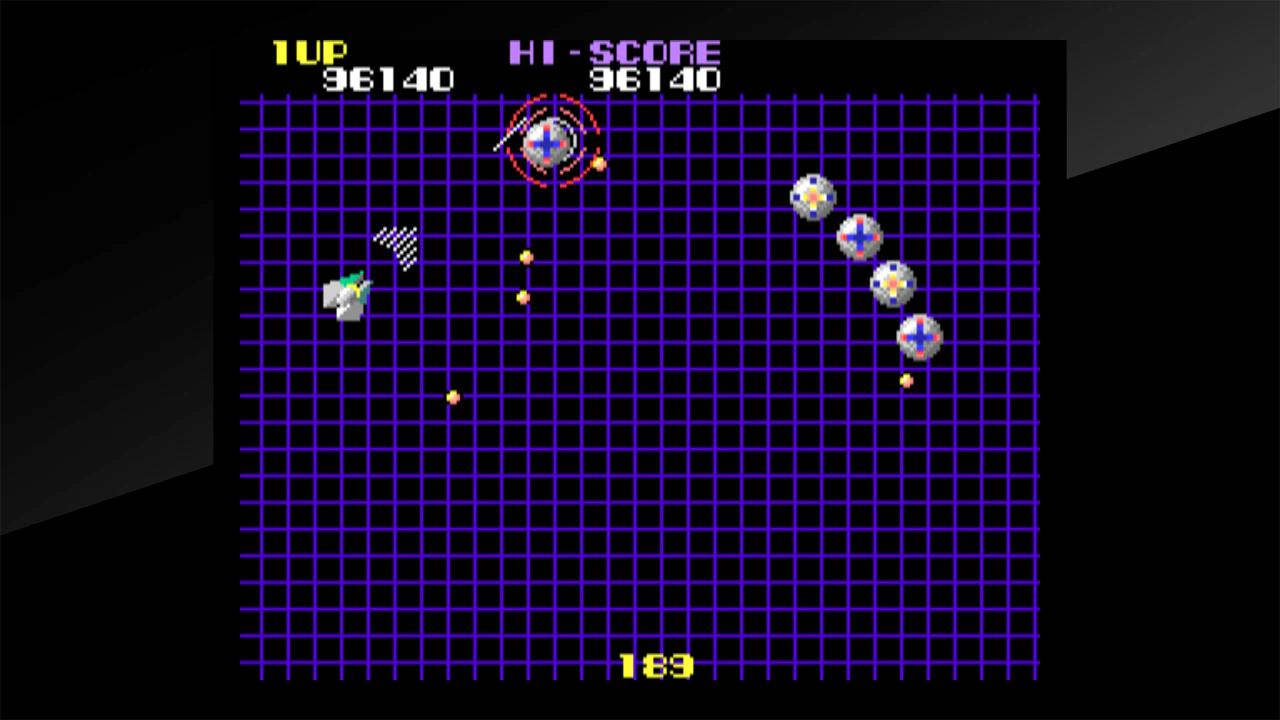Click the yellow 189 timer at the bottom
1280x720 pixels.
click(655, 665)
